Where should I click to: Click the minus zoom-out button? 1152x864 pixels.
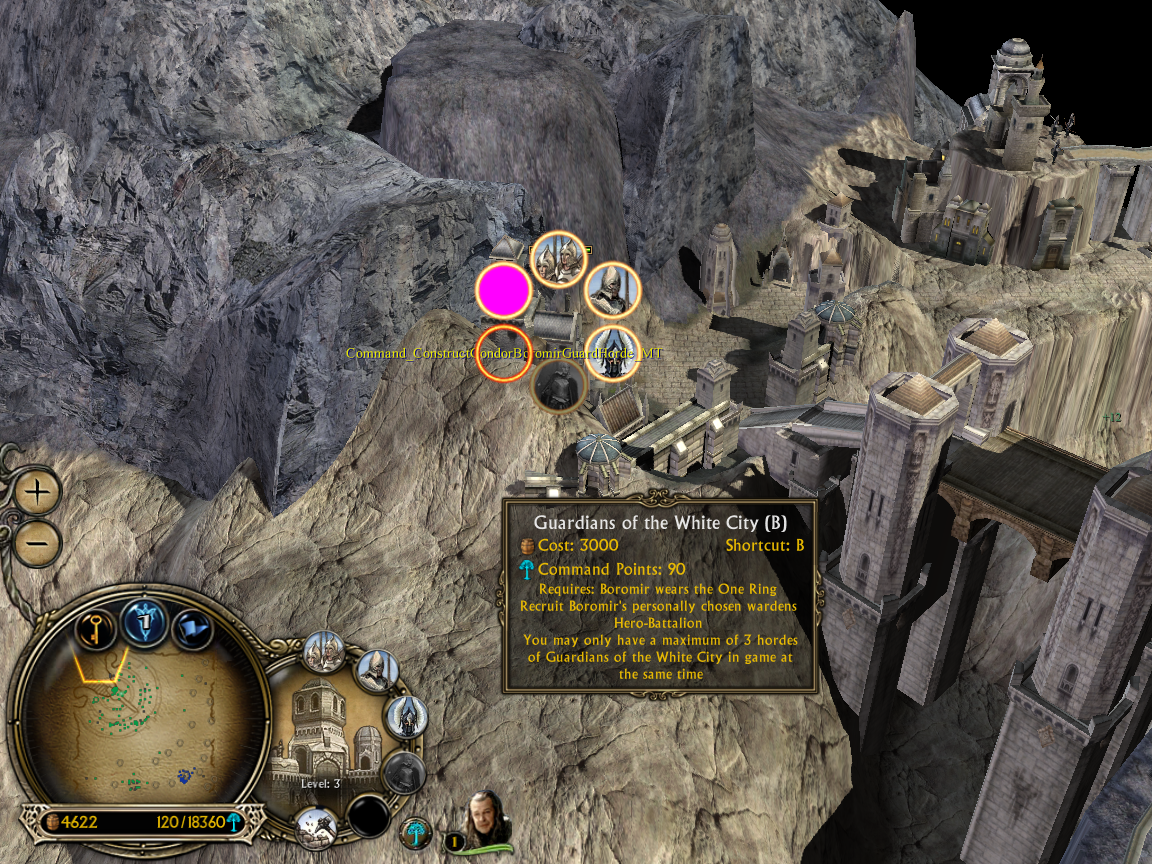point(38,543)
